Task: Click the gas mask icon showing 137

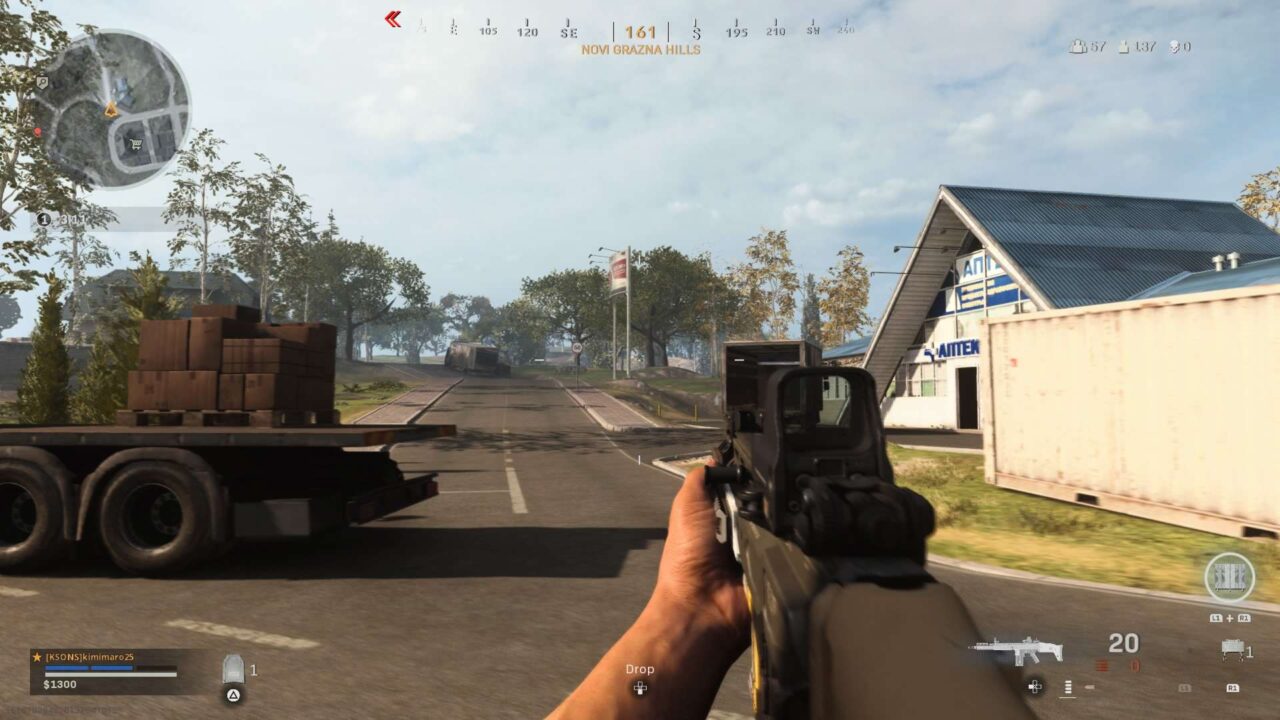Action: click(1122, 45)
